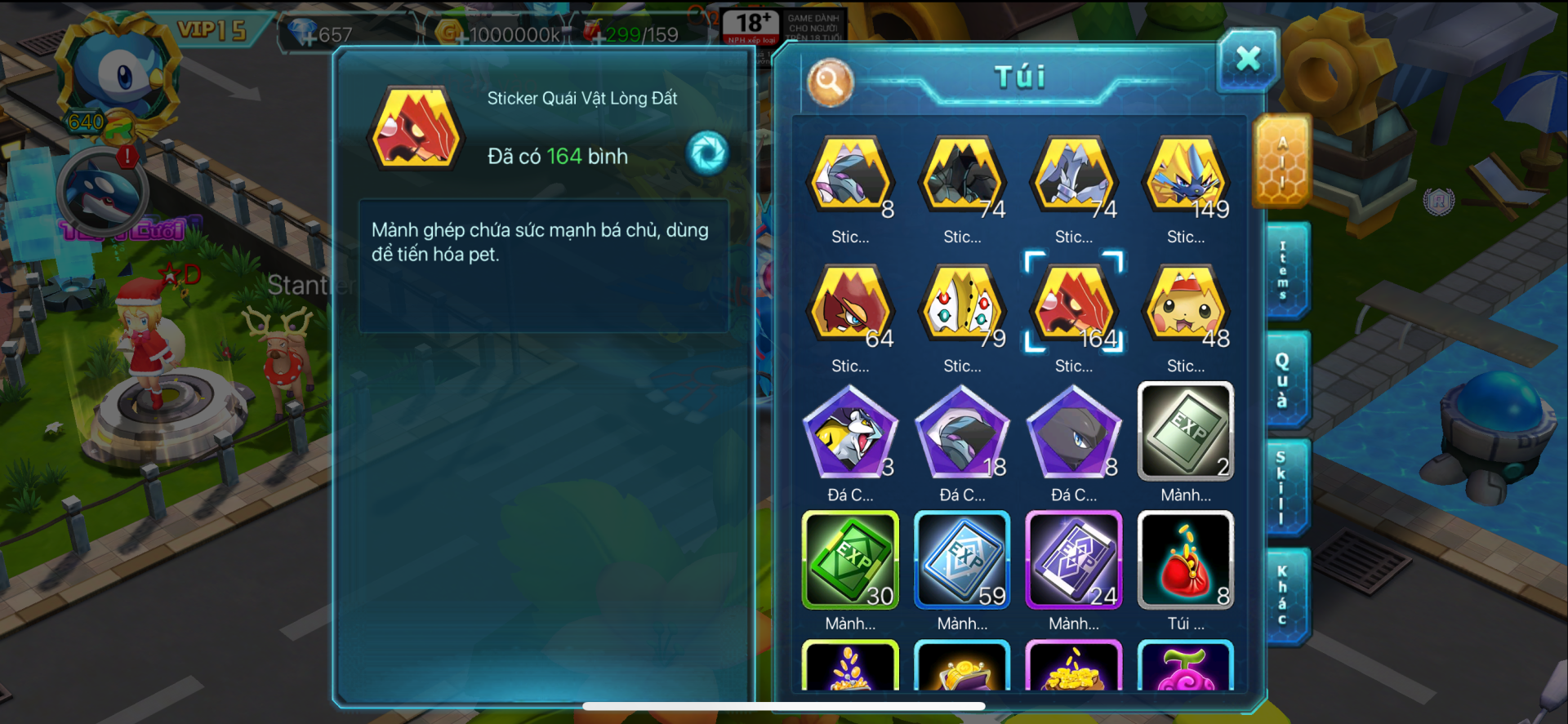Select the purple stone with count 18
The image size is (1568, 724).
pos(962,432)
